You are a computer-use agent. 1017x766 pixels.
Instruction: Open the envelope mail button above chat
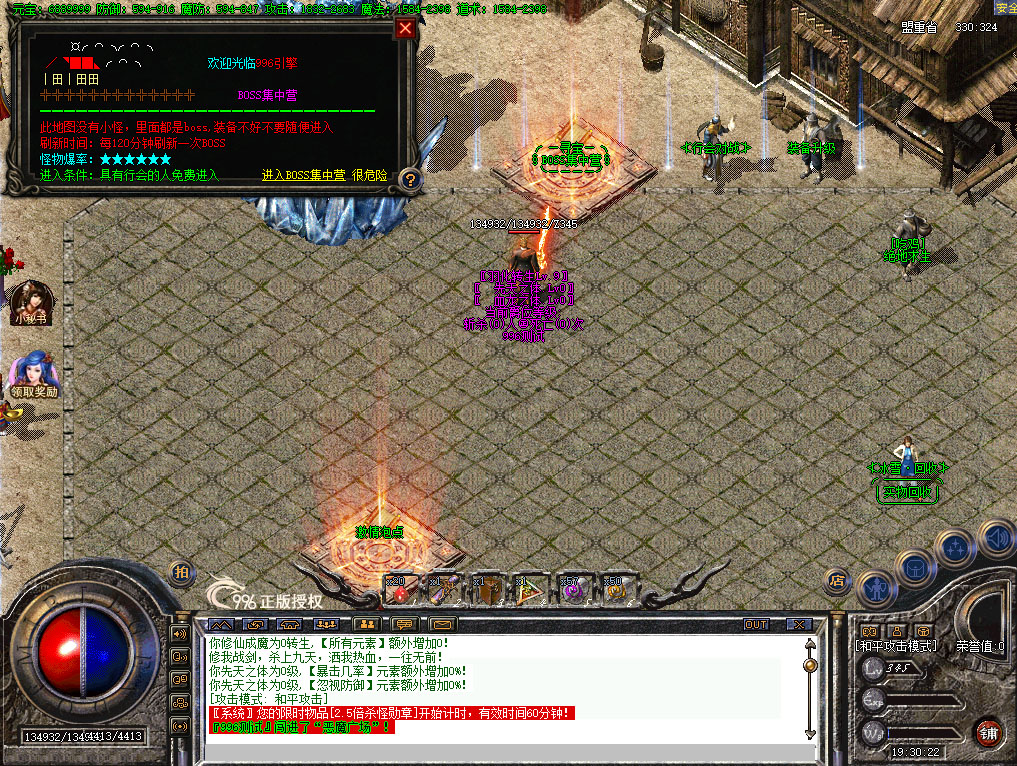[441, 624]
